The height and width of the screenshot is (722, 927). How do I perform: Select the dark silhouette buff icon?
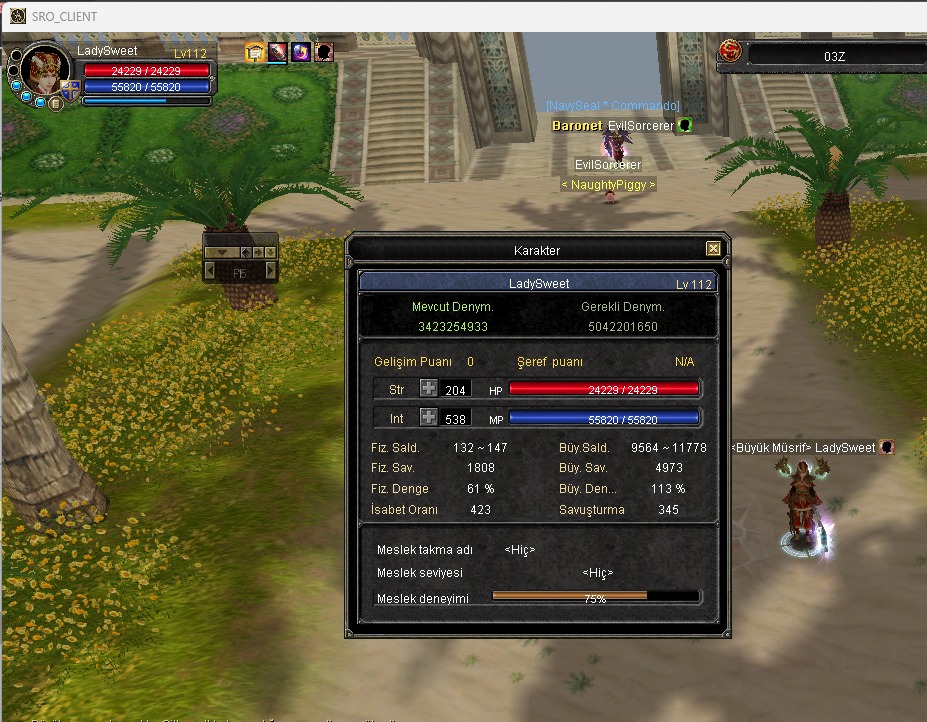[324, 52]
